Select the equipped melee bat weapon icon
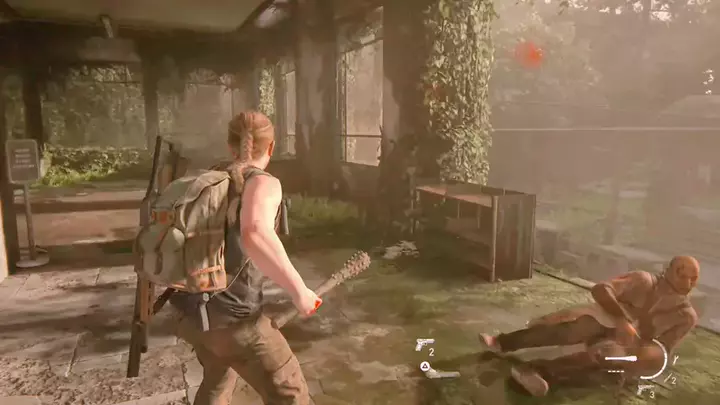Viewport: 720px width, 405px height. (x=620, y=358)
